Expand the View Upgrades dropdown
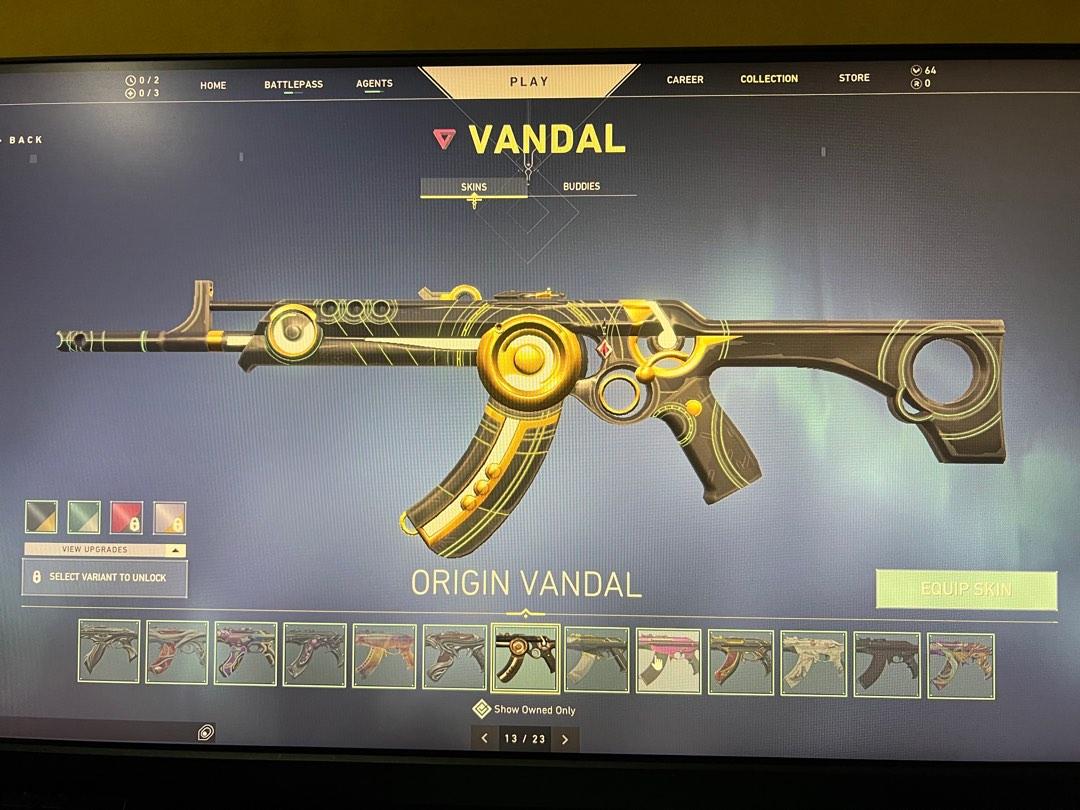 [105, 550]
